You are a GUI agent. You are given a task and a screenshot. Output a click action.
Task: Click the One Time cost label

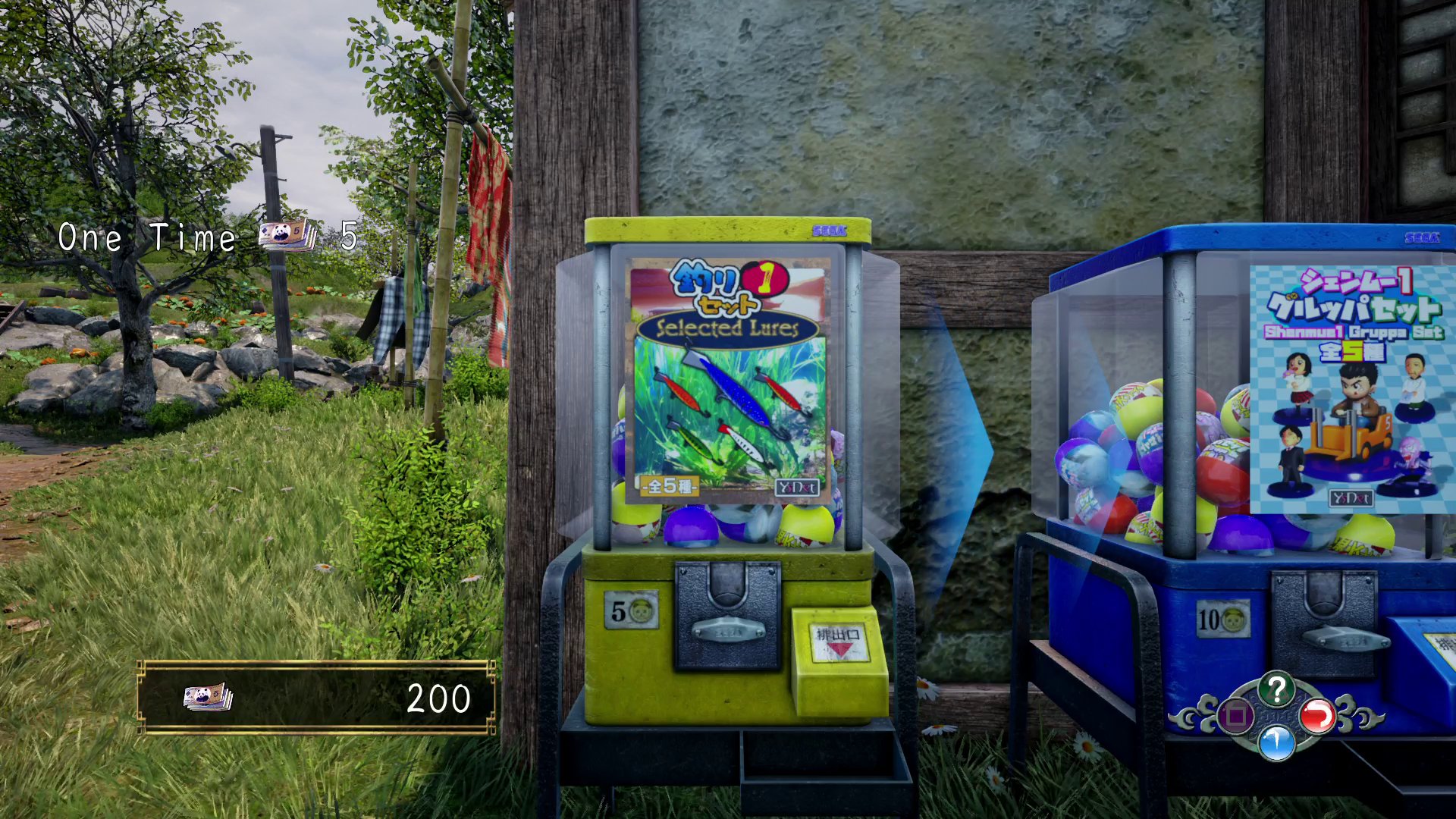pyautogui.click(x=149, y=237)
